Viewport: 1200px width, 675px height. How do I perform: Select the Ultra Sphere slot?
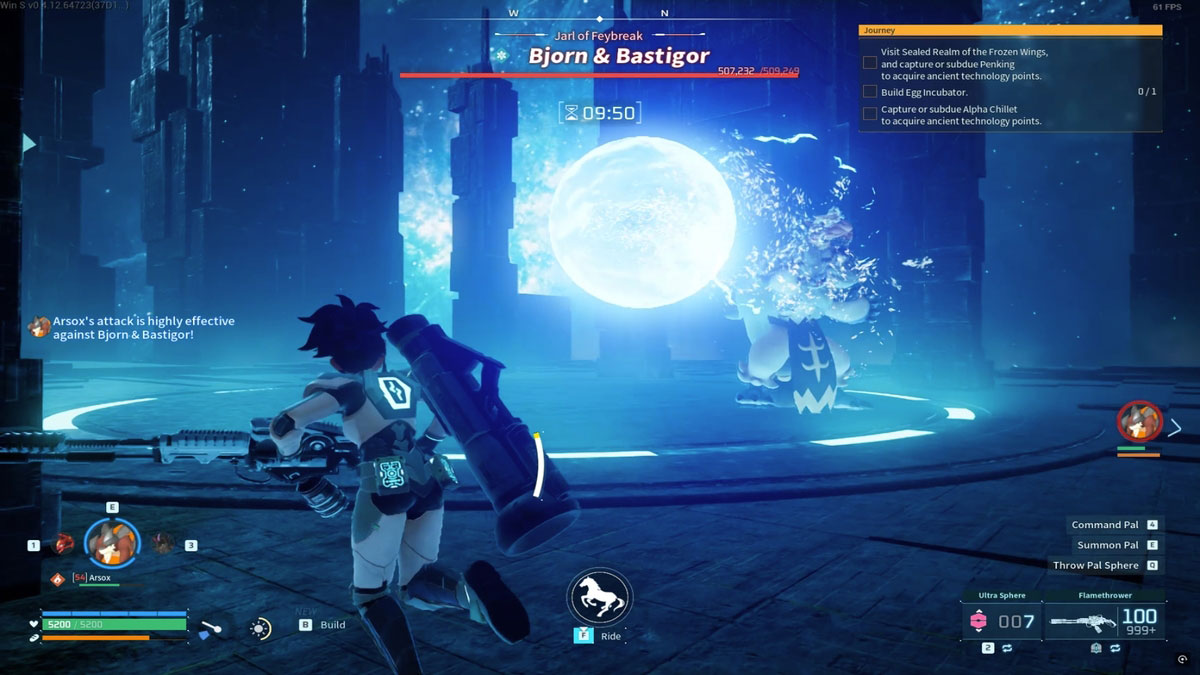[1000, 621]
